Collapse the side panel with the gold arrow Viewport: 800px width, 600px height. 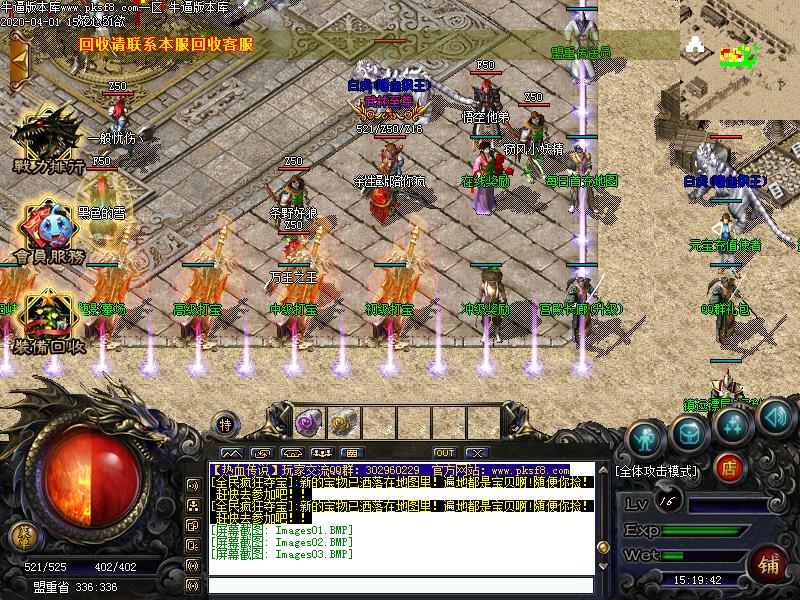(x=17, y=60)
